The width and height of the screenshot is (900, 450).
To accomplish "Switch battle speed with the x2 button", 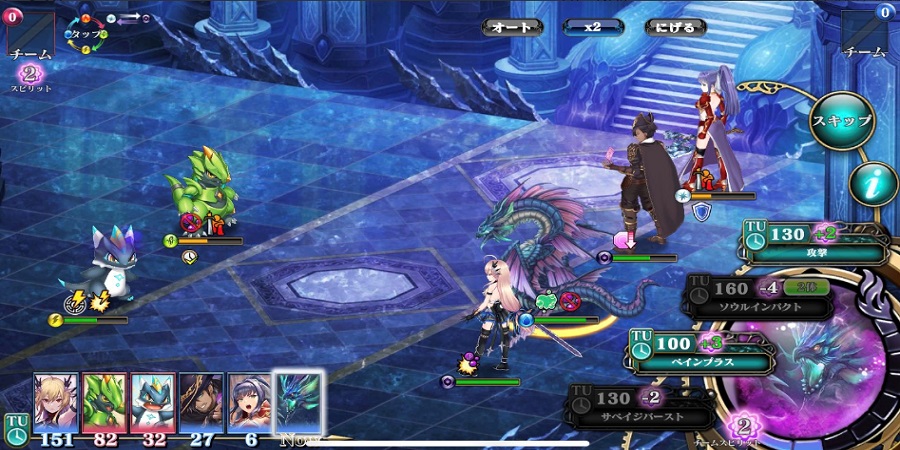I will click(591, 27).
